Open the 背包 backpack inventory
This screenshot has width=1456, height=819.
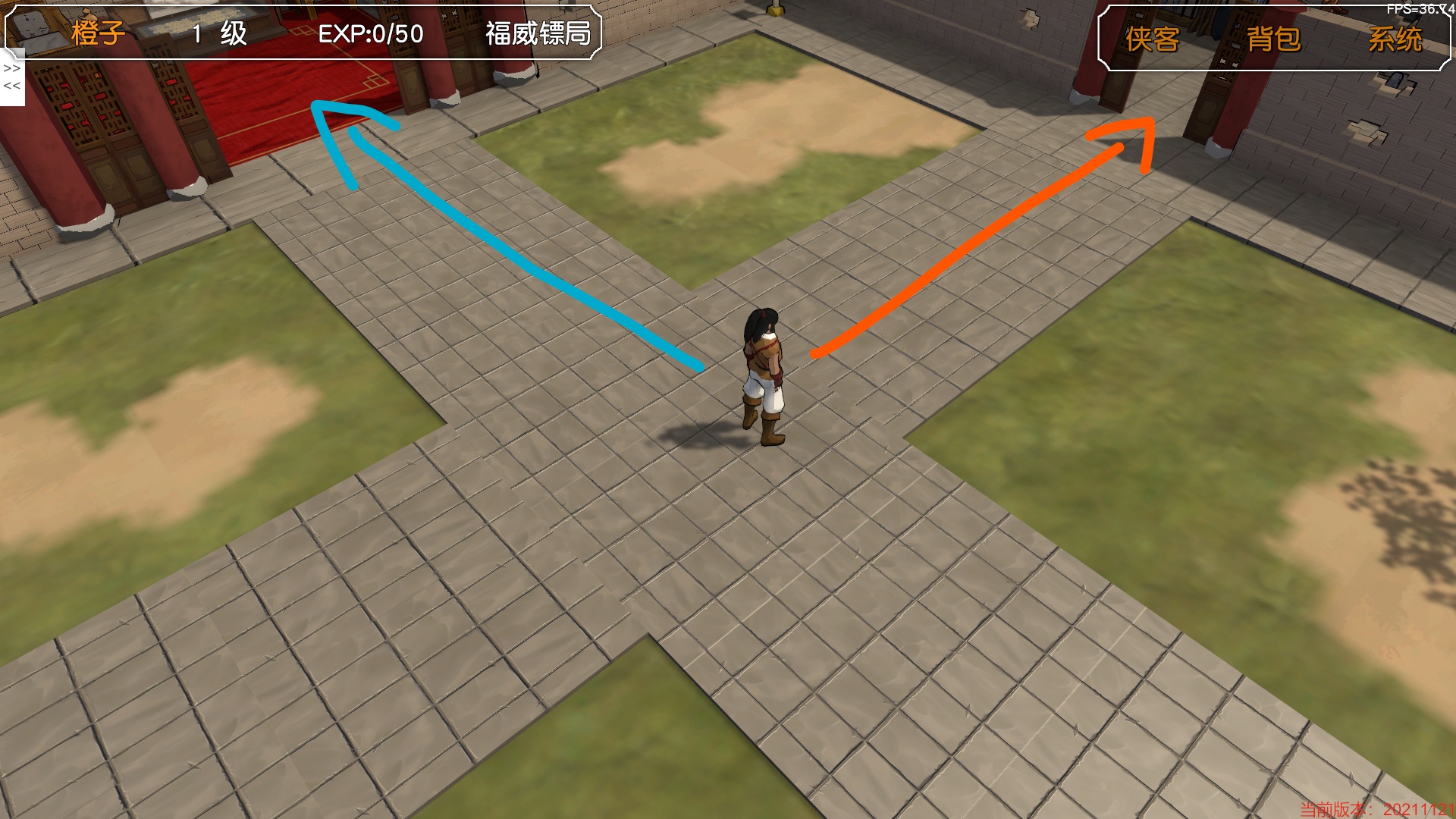(1273, 39)
